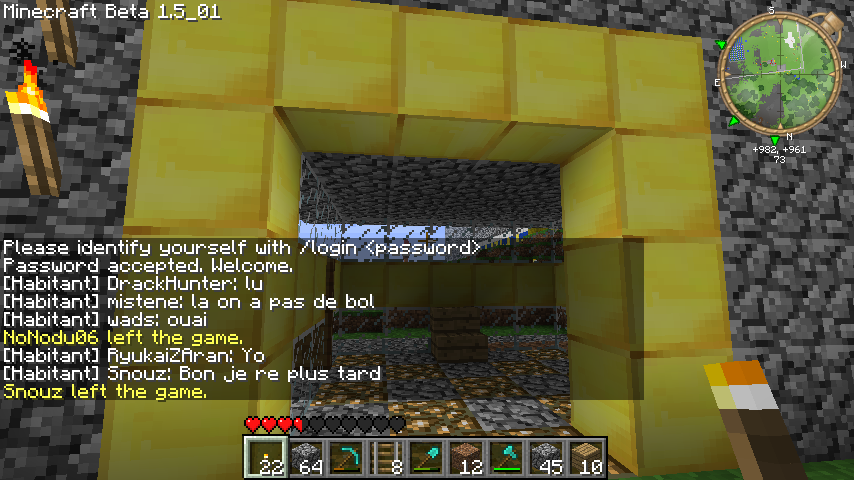Select the 64 cobblestone hotbar slot
The width and height of the screenshot is (854, 480).
307,458
